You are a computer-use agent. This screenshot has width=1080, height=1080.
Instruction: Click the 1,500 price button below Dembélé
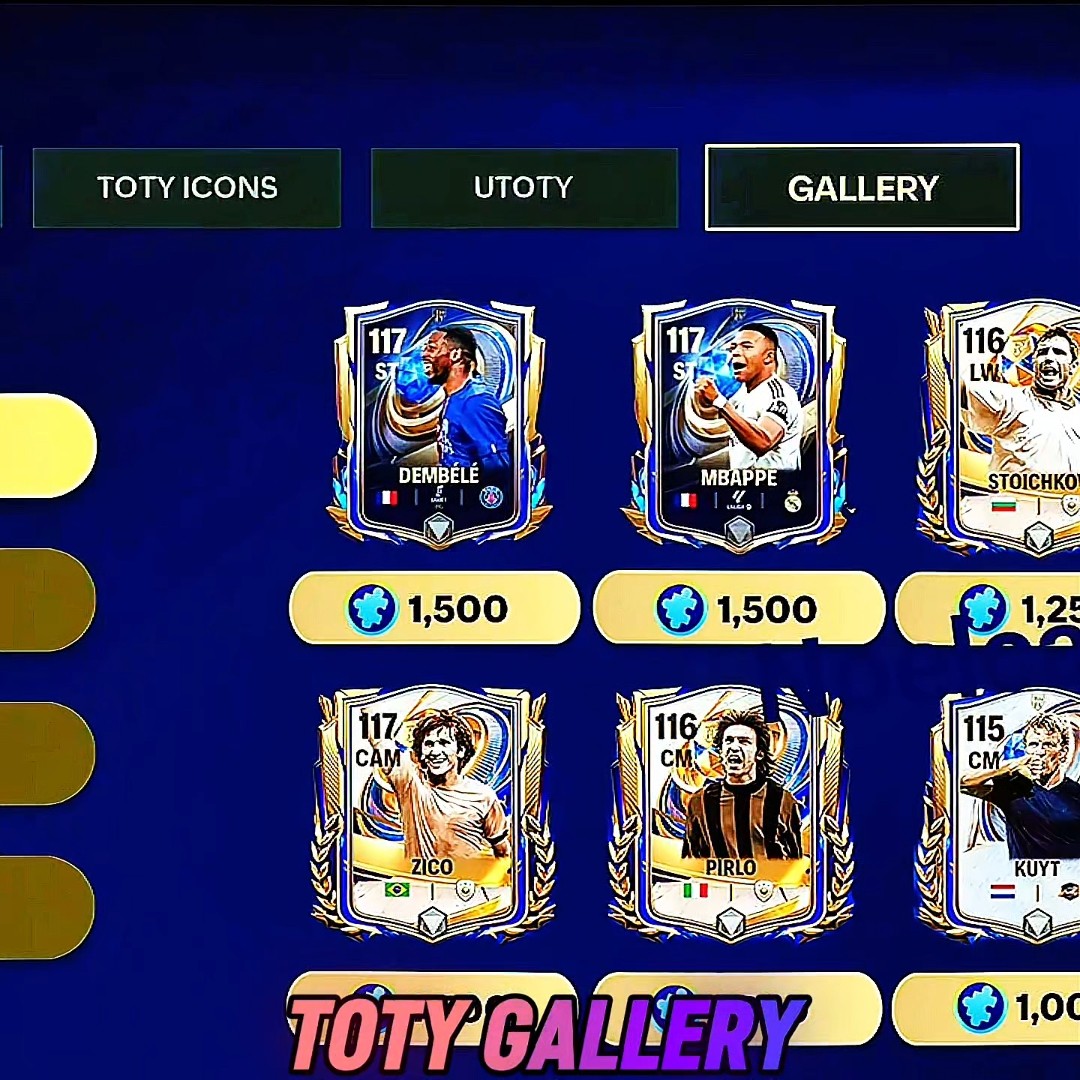tap(435, 608)
